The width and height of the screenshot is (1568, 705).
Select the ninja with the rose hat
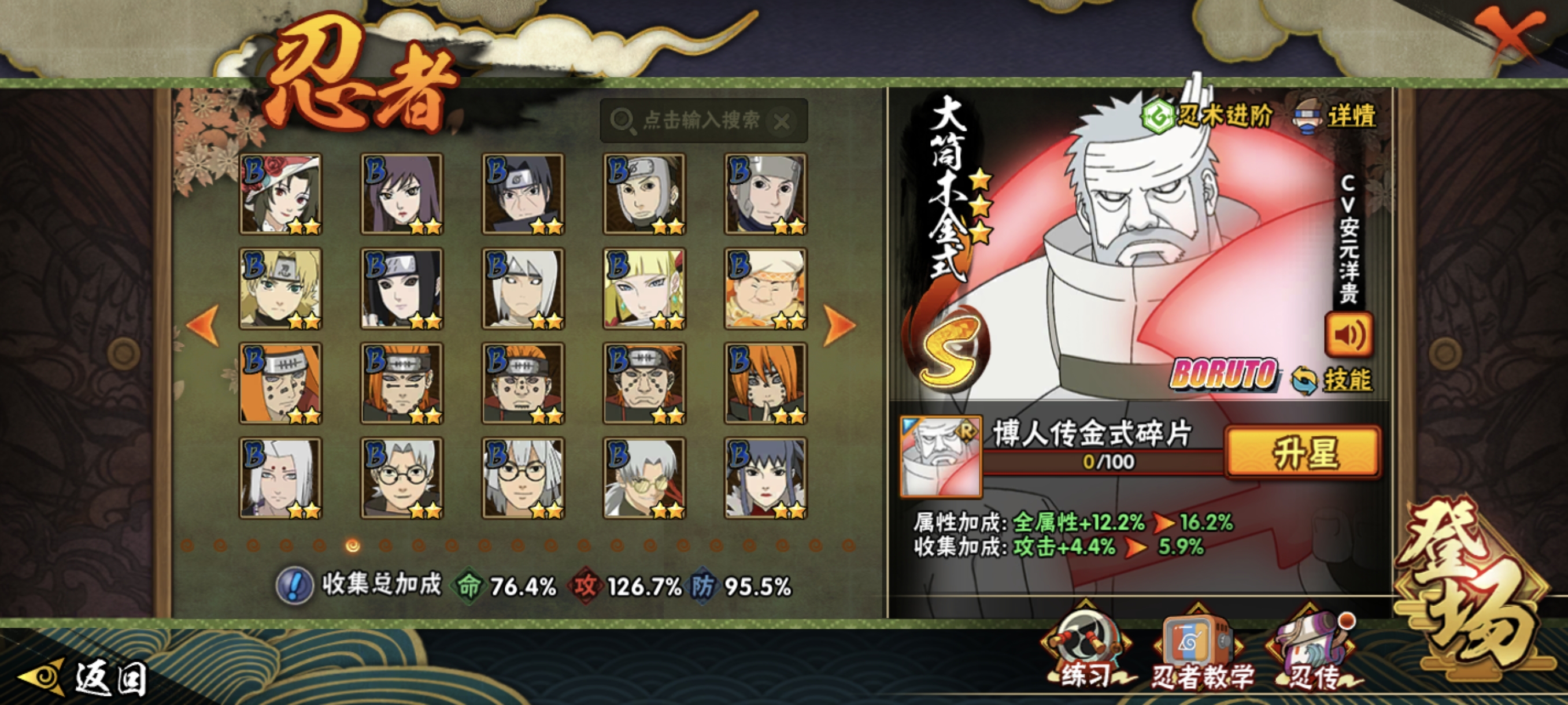pyautogui.click(x=280, y=194)
